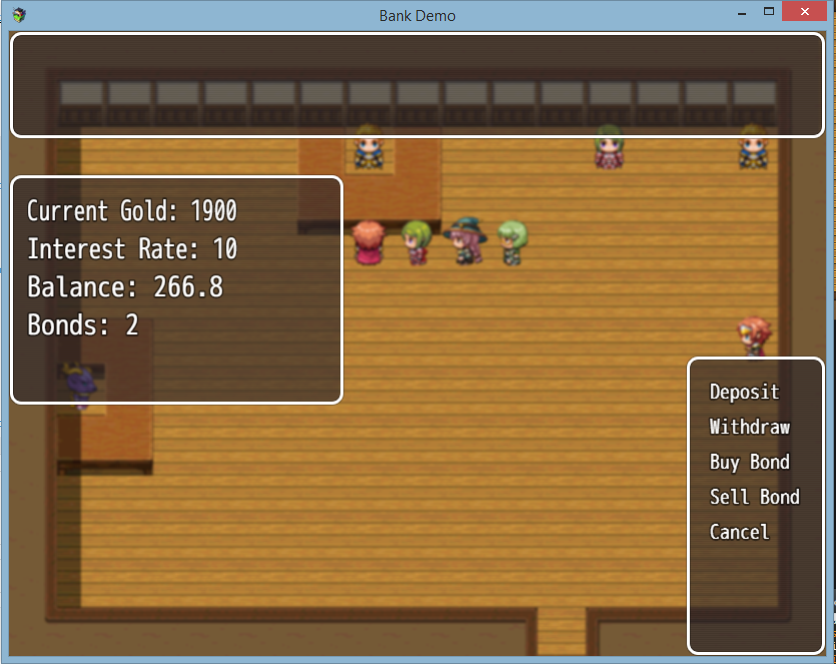Choose the Deposit option

(744, 392)
